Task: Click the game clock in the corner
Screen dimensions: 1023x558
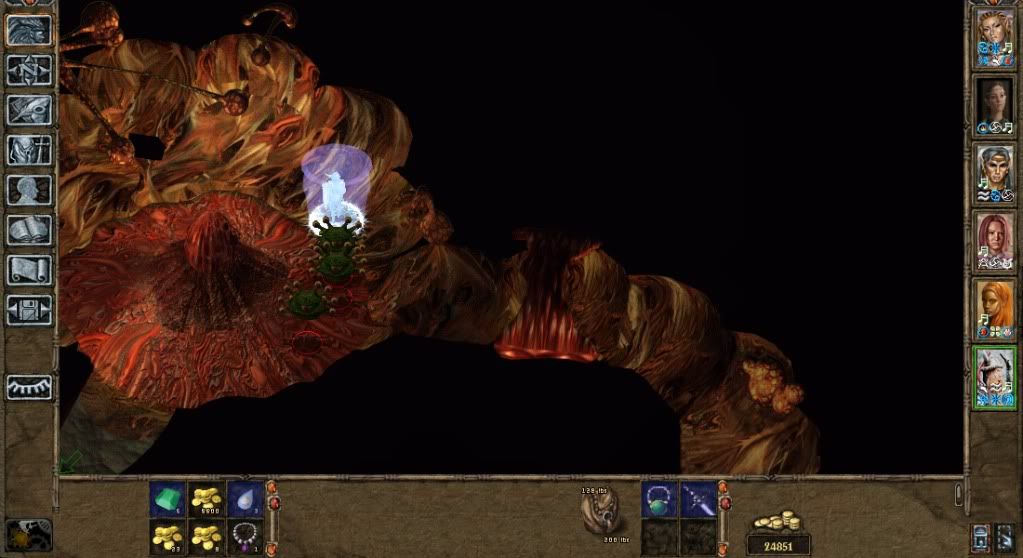Action: tap(27, 535)
